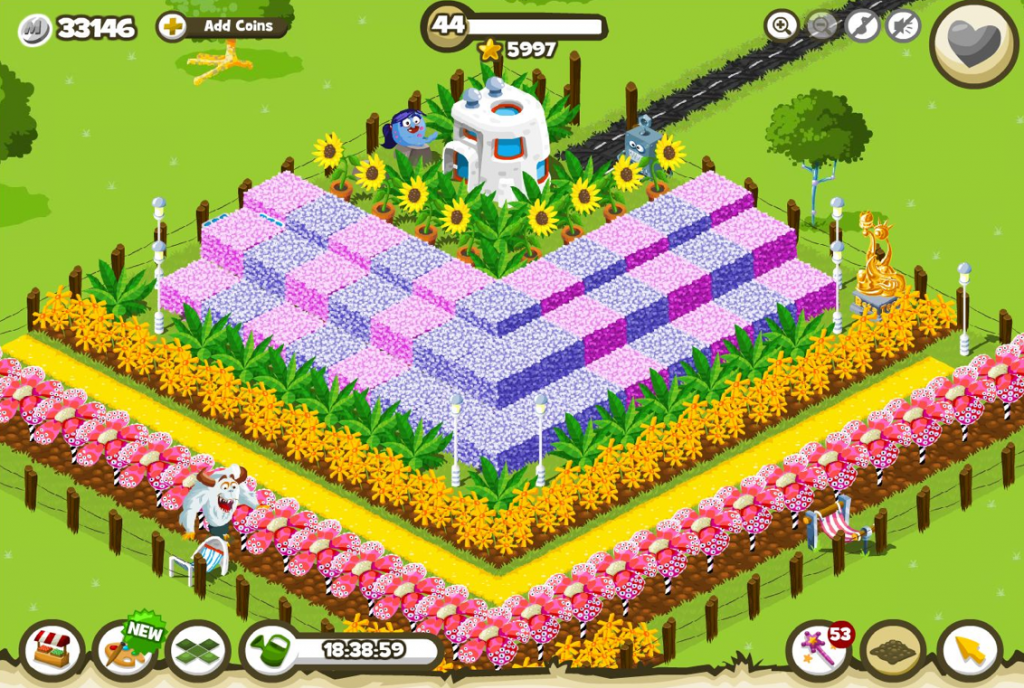Open the grey heart button

click(974, 43)
